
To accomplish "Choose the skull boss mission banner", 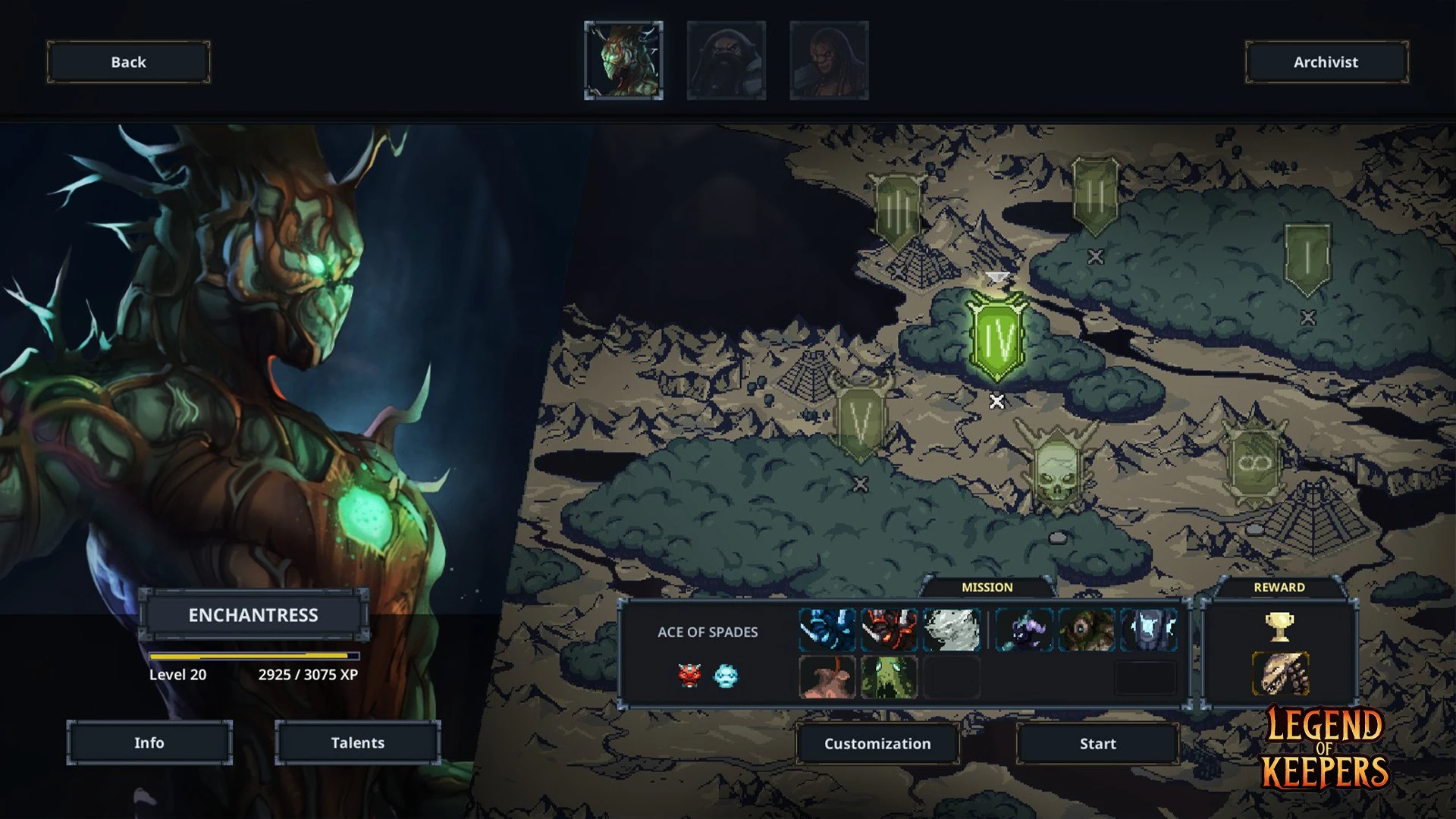I will coord(1056,464).
